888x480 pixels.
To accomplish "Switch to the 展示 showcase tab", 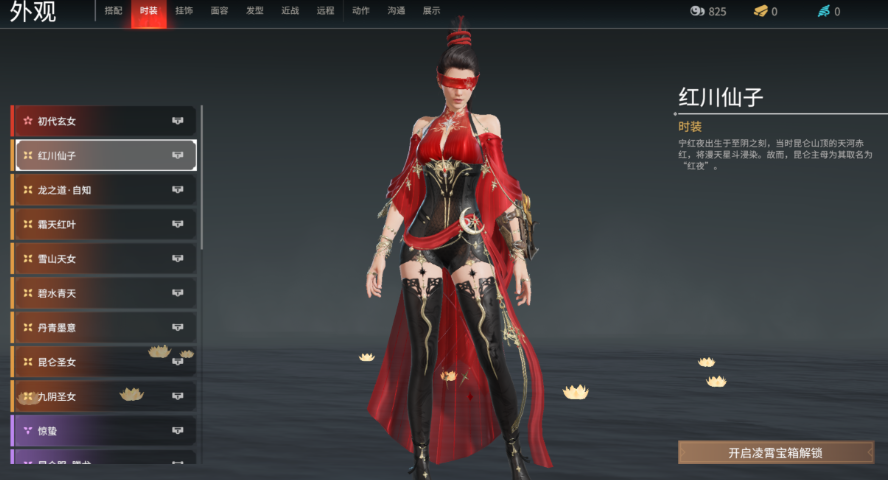I will pos(431,11).
